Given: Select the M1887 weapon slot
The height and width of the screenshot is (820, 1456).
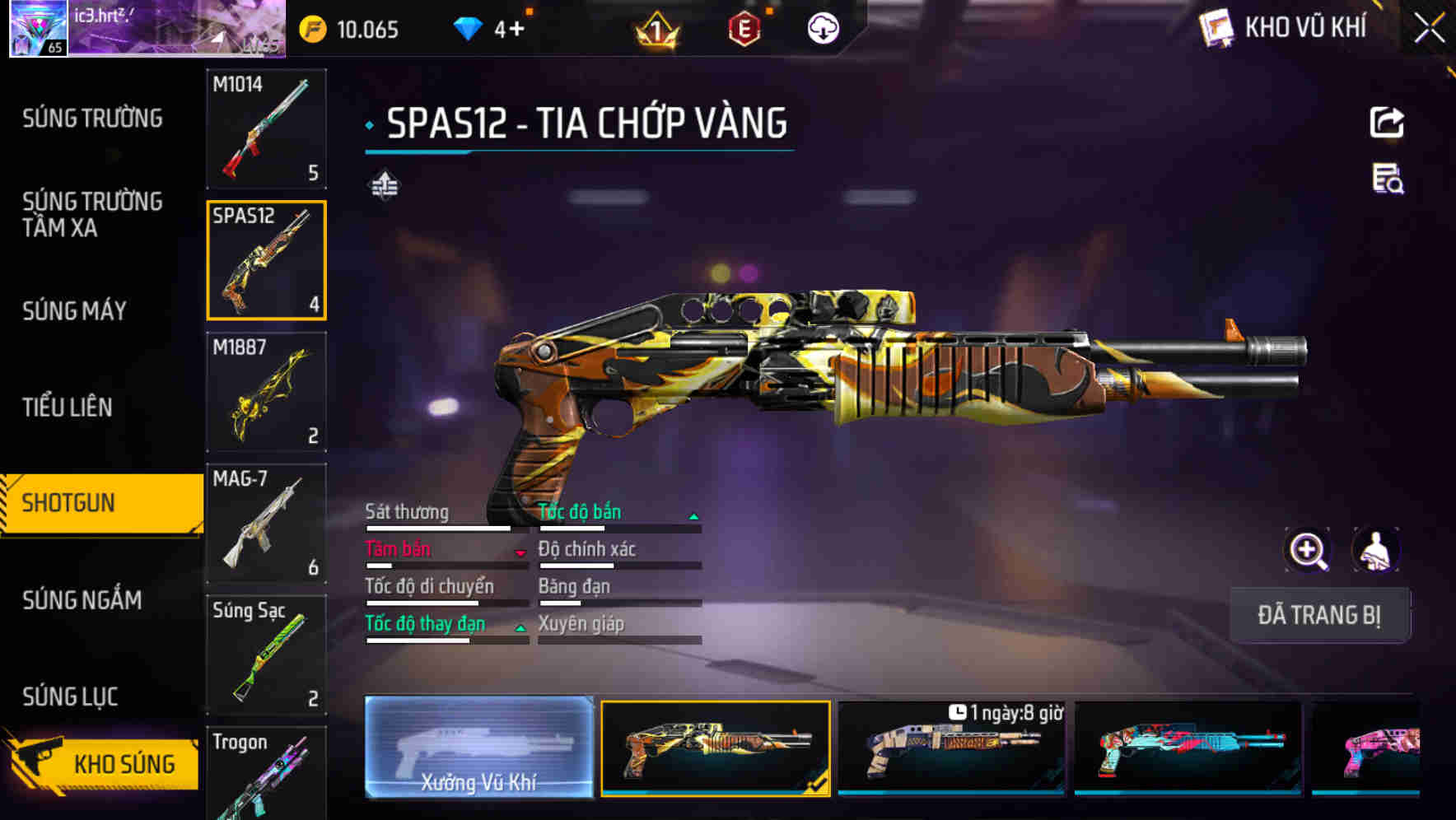Looking at the screenshot, I should (x=266, y=392).
